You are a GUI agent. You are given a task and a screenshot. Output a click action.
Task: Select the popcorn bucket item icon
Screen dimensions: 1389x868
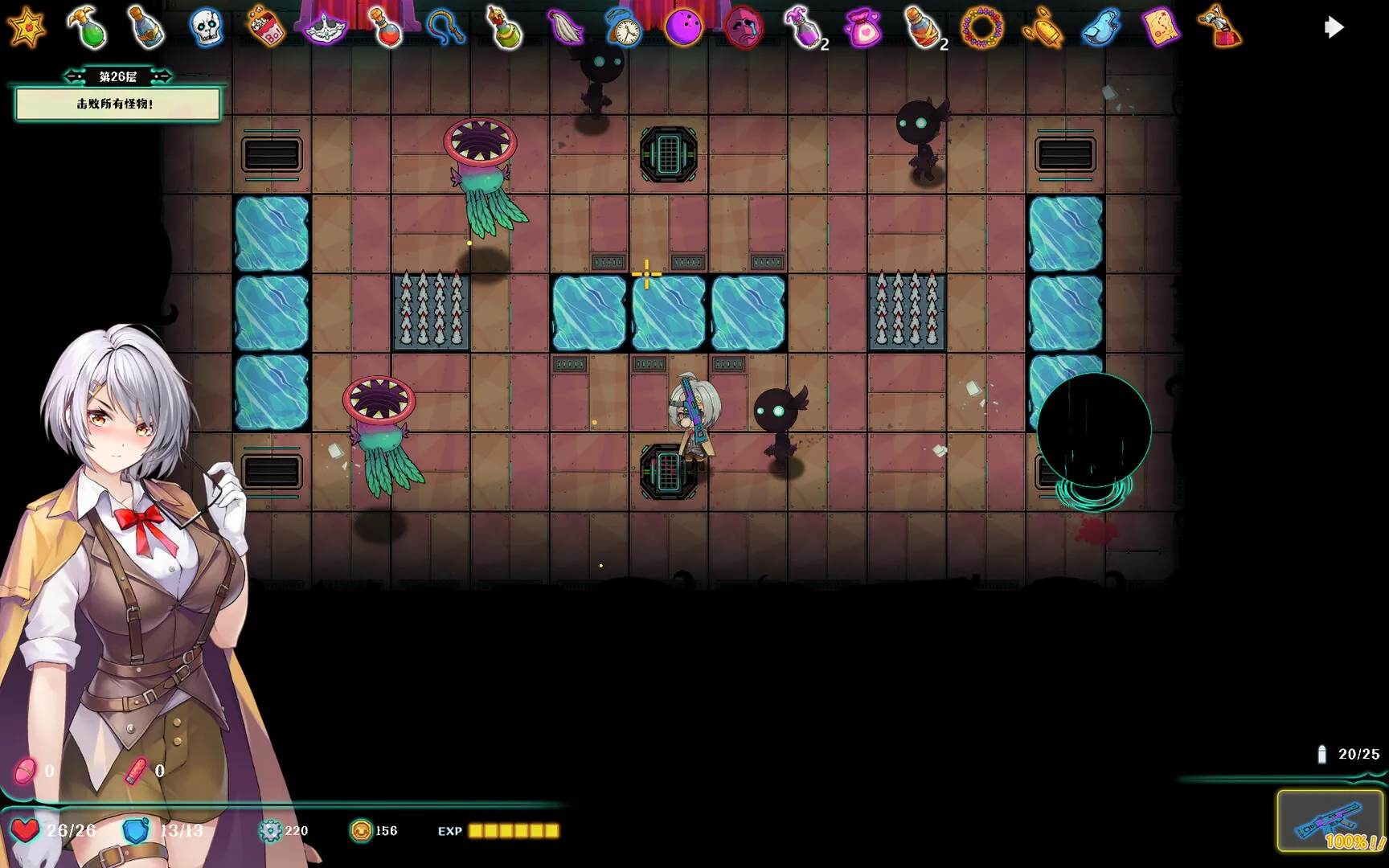tap(265, 27)
